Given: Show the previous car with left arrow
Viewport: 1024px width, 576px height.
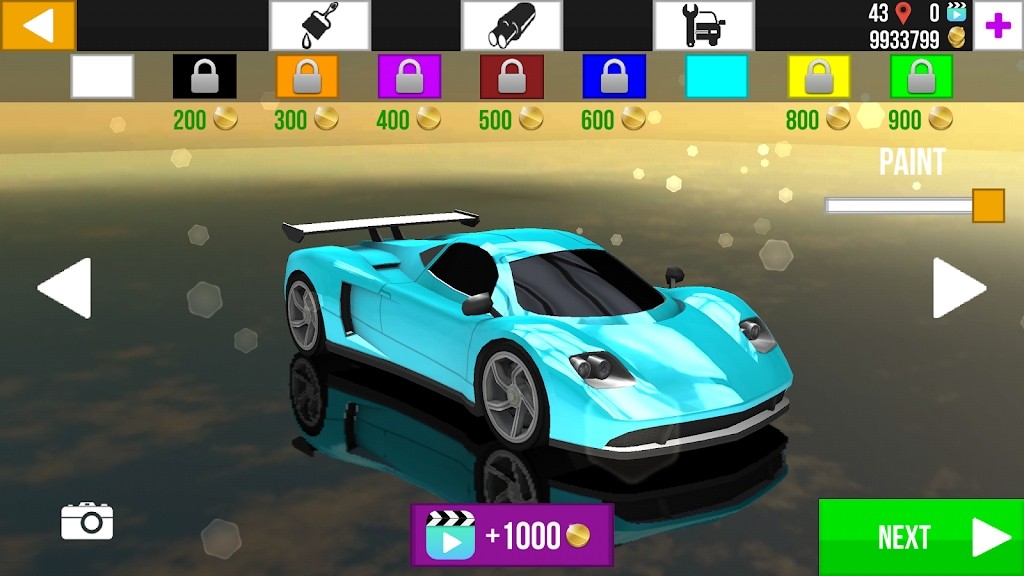Looking at the screenshot, I should click(x=65, y=288).
